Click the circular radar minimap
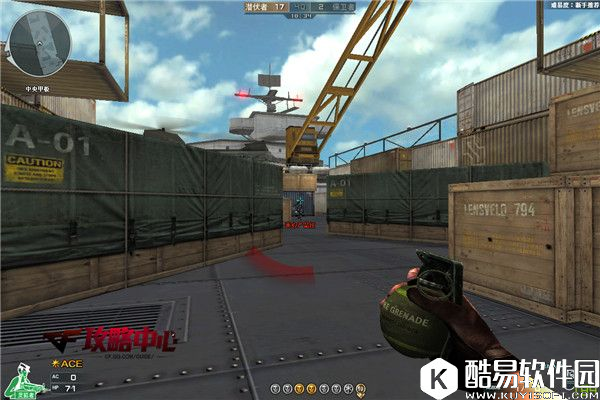600x400 pixels. pos(39,41)
